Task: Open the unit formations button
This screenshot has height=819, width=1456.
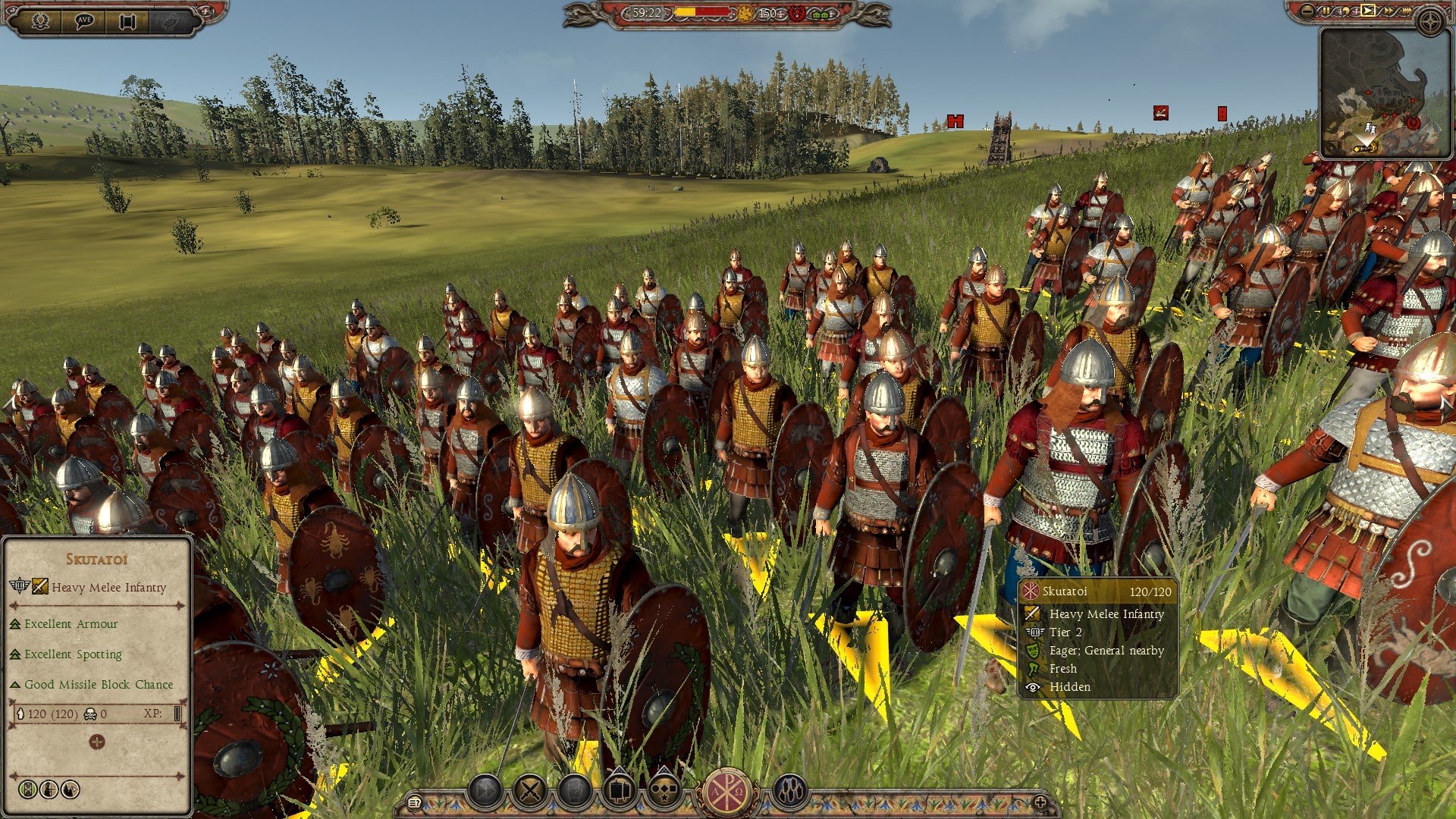Action: [620, 792]
